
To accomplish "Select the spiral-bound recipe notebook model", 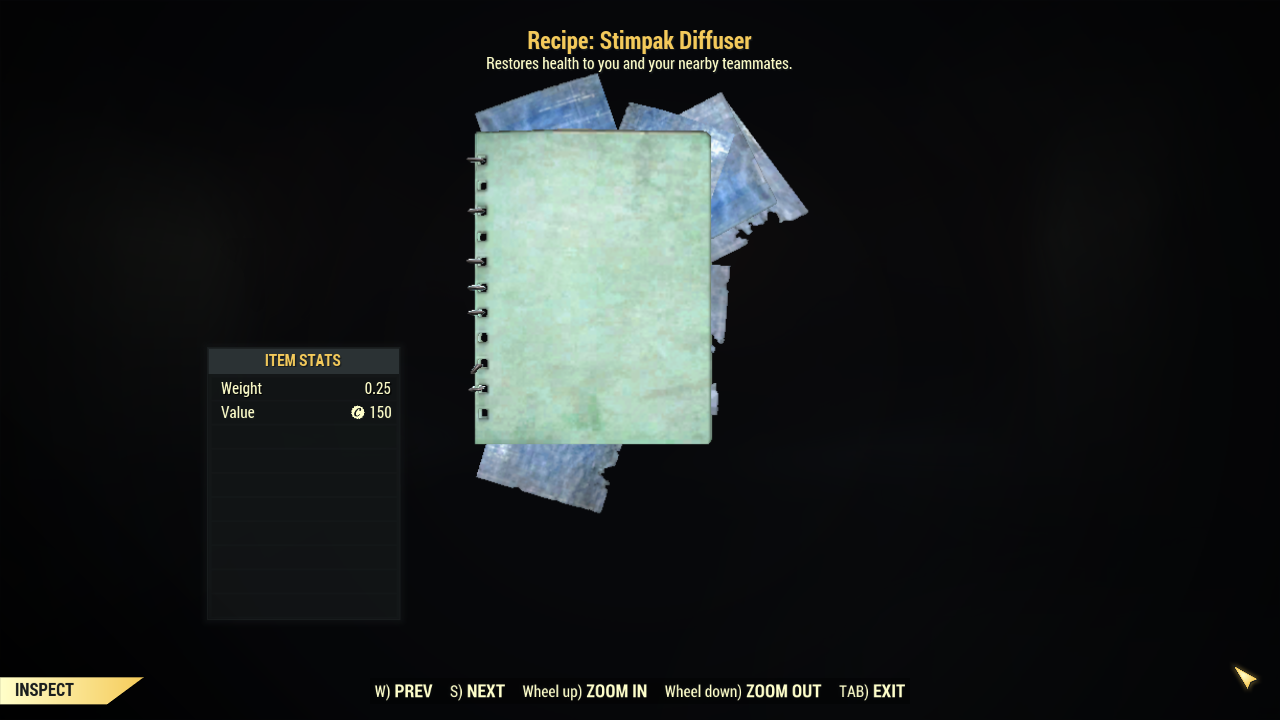I will pyautogui.click(x=593, y=285).
